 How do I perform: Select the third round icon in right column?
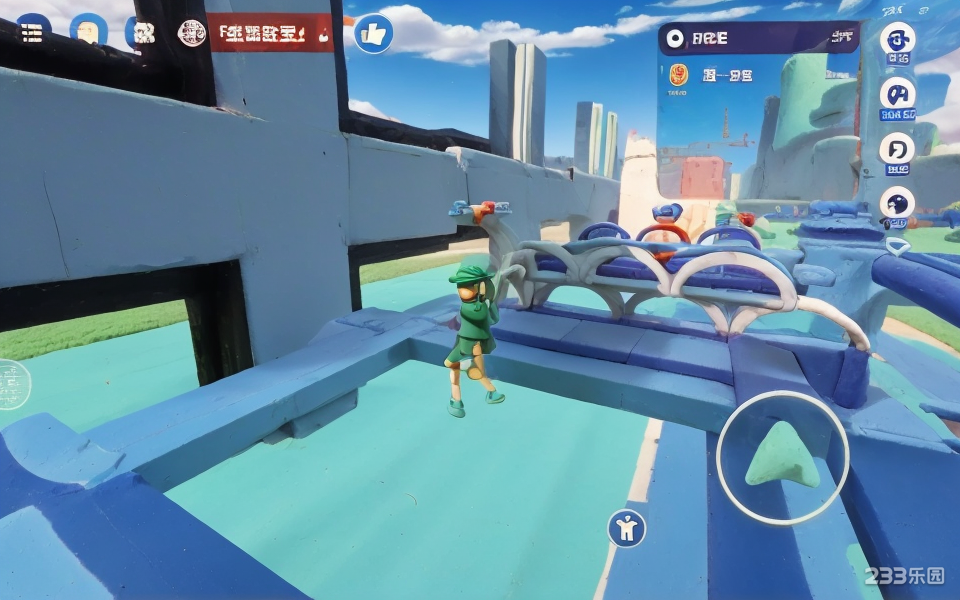coord(897,149)
